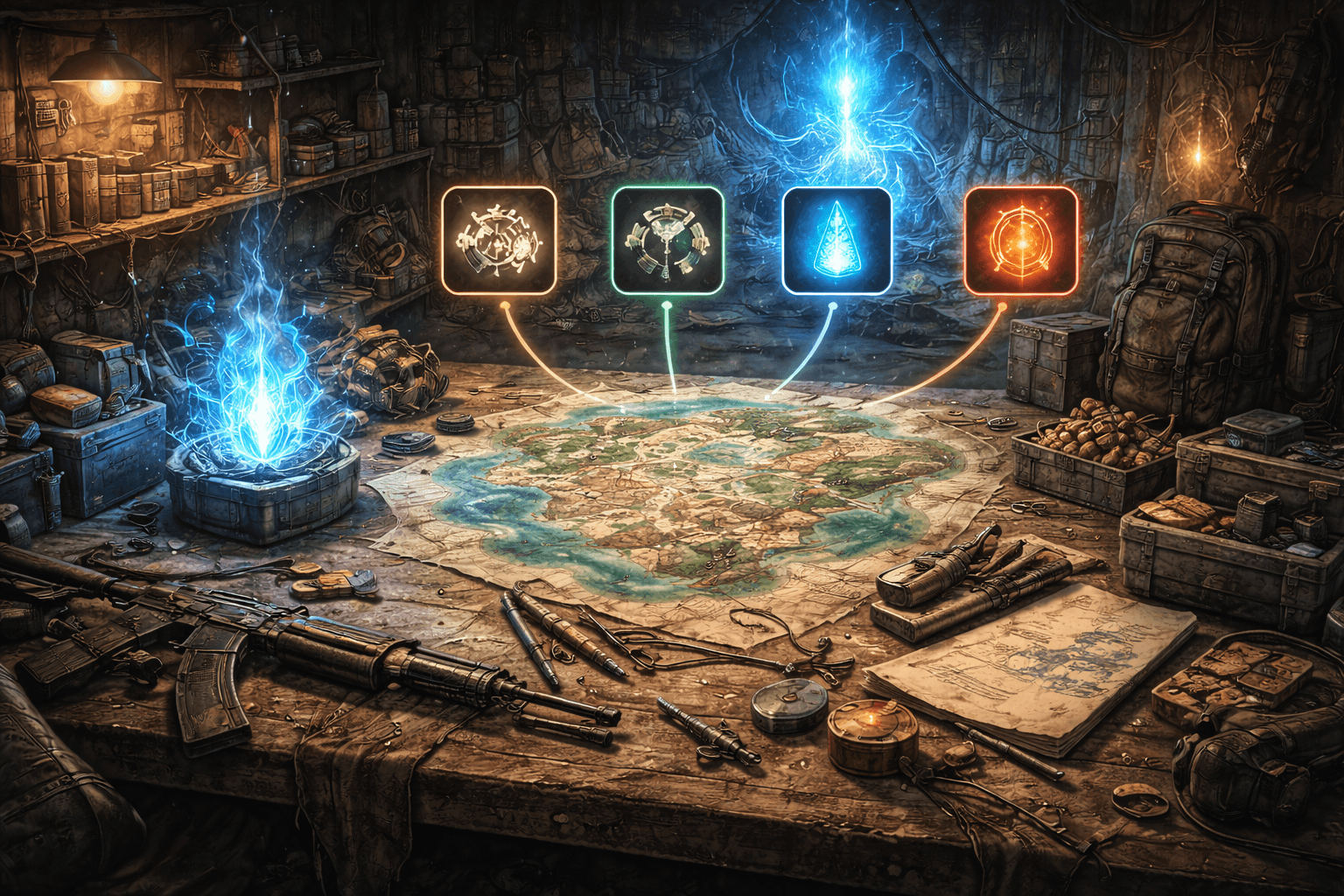Activate the blue glowing crystal icon
Image resolution: width=1344 pixels, height=896 pixels.
[x=836, y=240]
